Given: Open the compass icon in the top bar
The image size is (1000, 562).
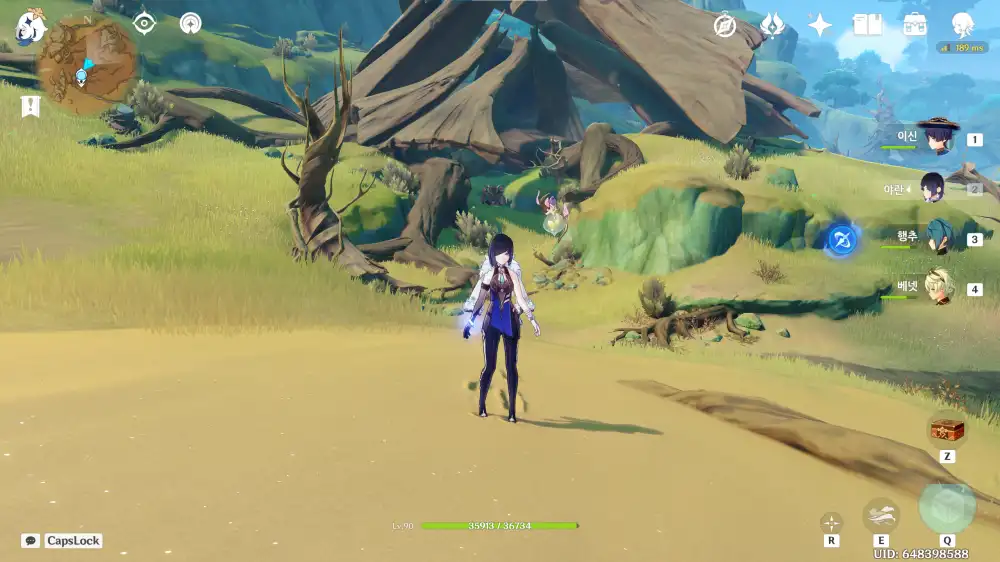Looking at the screenshot, I should [725, 26].
